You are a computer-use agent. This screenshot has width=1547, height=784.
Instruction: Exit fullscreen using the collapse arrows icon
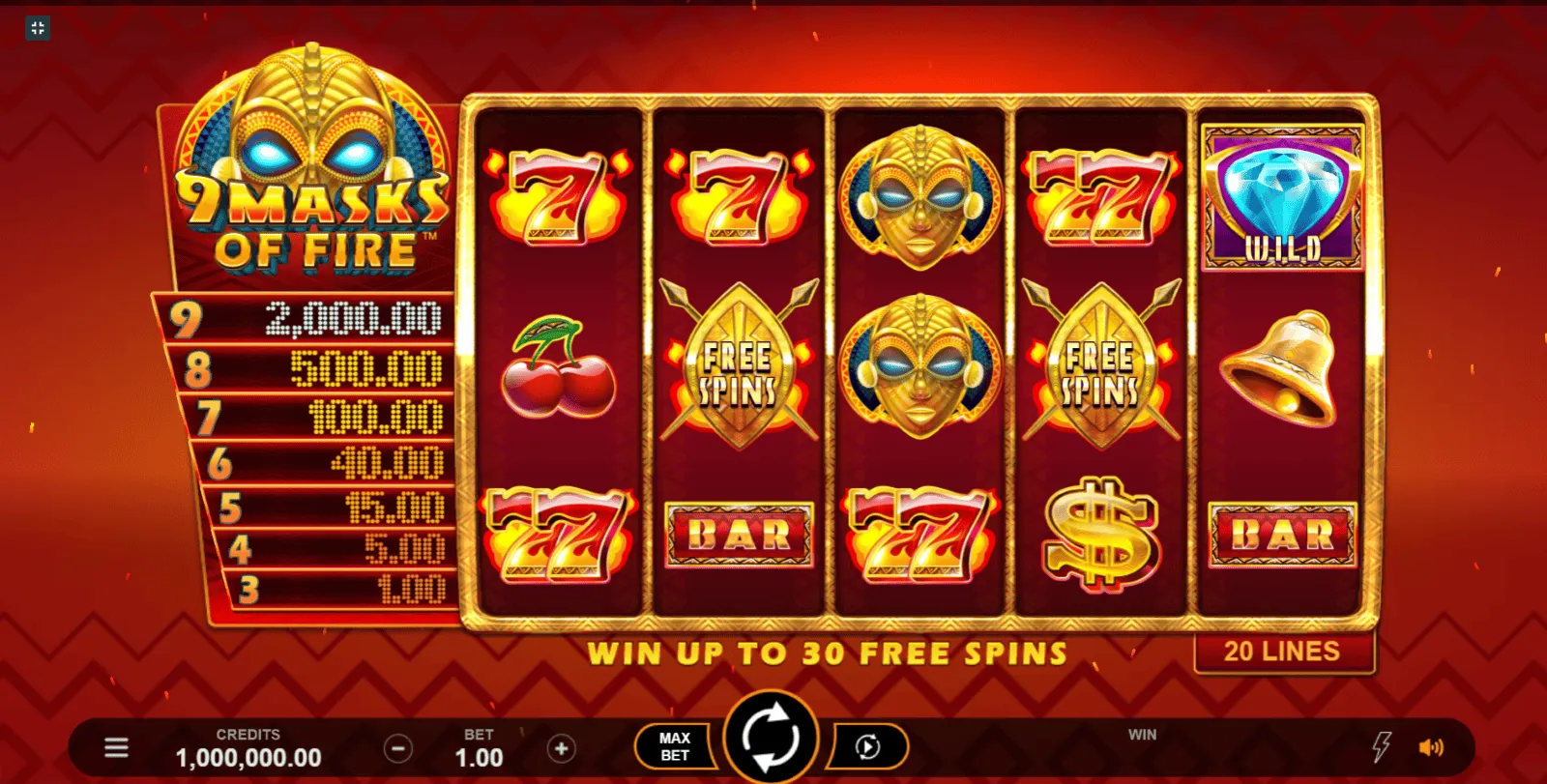coord(38,28)
